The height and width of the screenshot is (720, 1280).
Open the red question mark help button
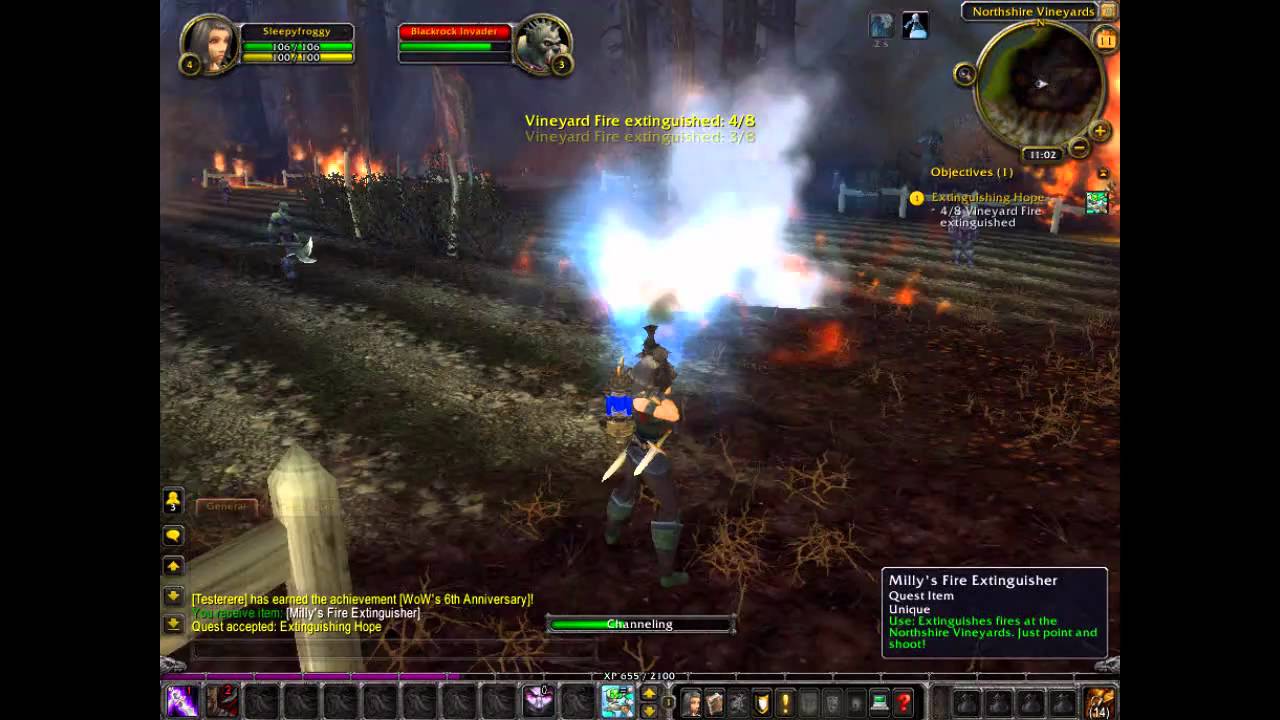click(x=903, y=703)
